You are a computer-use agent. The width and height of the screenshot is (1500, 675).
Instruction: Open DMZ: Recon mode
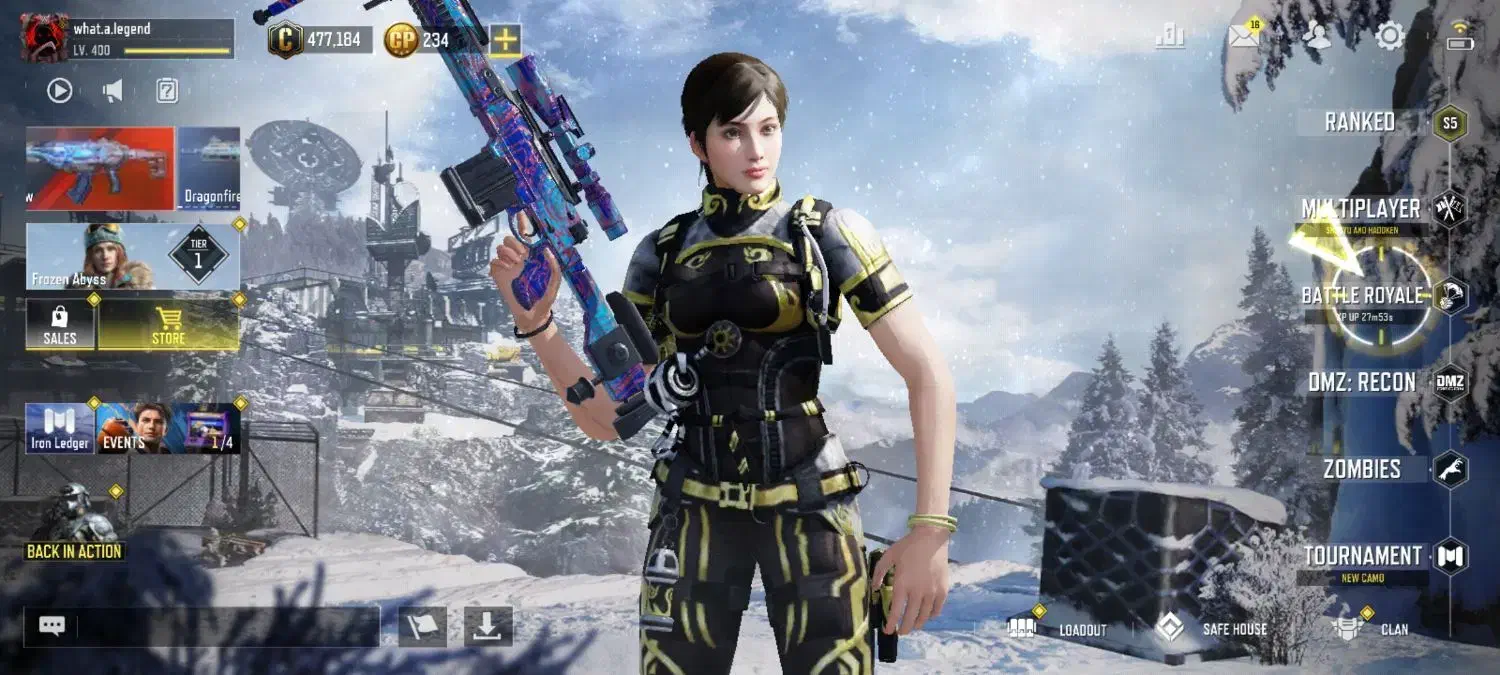pyautogui.click(x=1362, y=382)
